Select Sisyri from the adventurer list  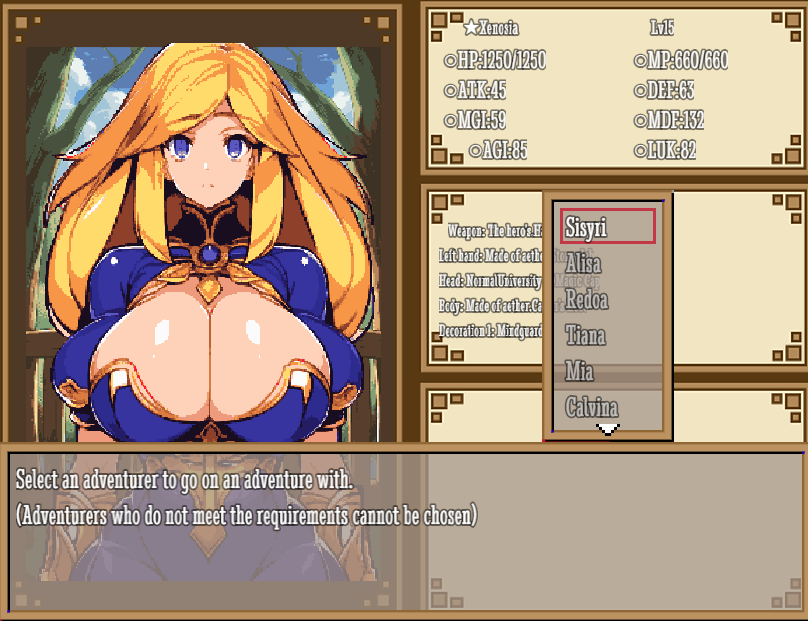click(608, 227)
